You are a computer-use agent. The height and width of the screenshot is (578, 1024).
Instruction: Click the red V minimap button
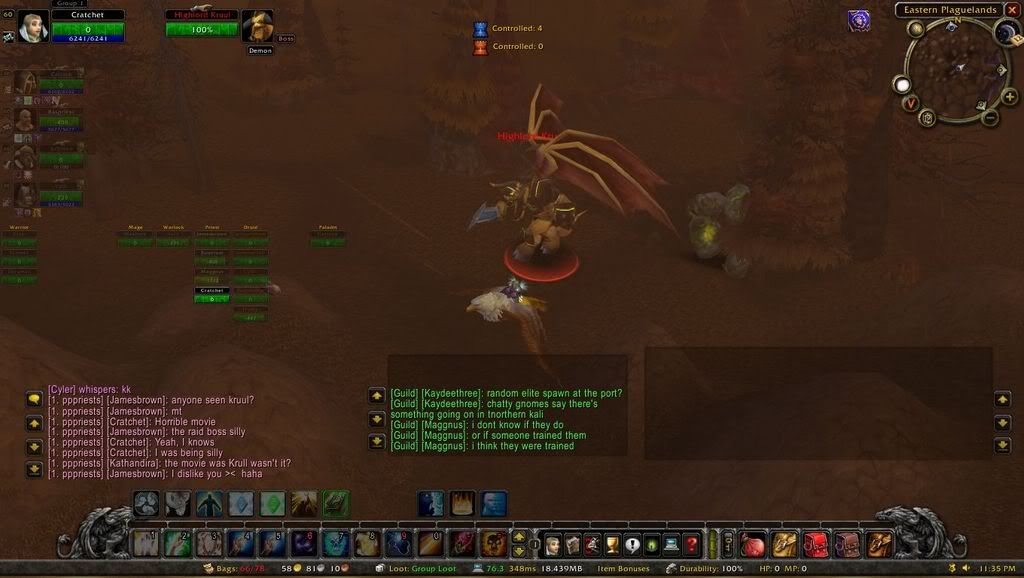[x=911, y=103]
